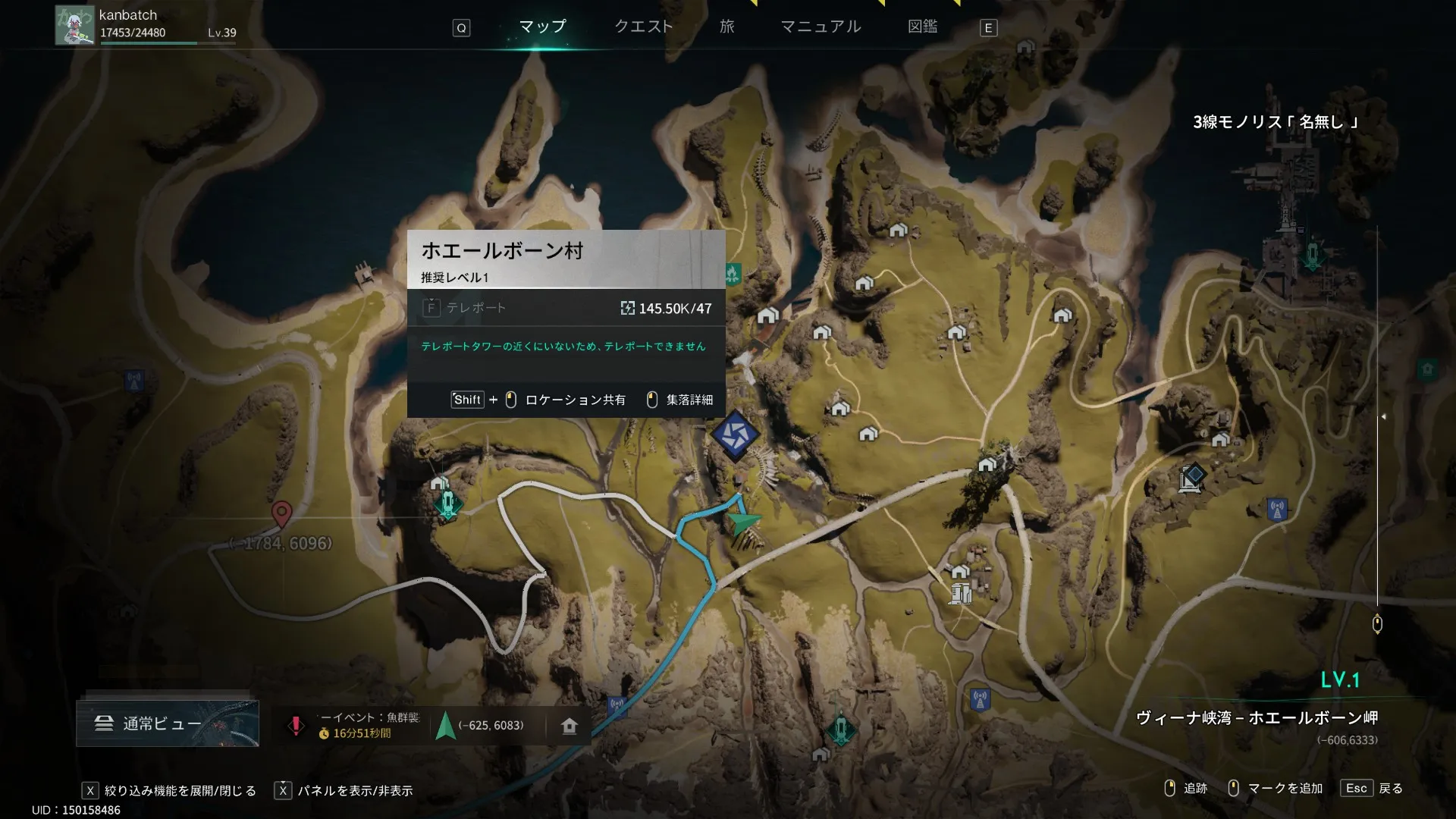Select the red pin marker on the map
This screenshot has height=819, width=1456.
[x=281, y=513]
